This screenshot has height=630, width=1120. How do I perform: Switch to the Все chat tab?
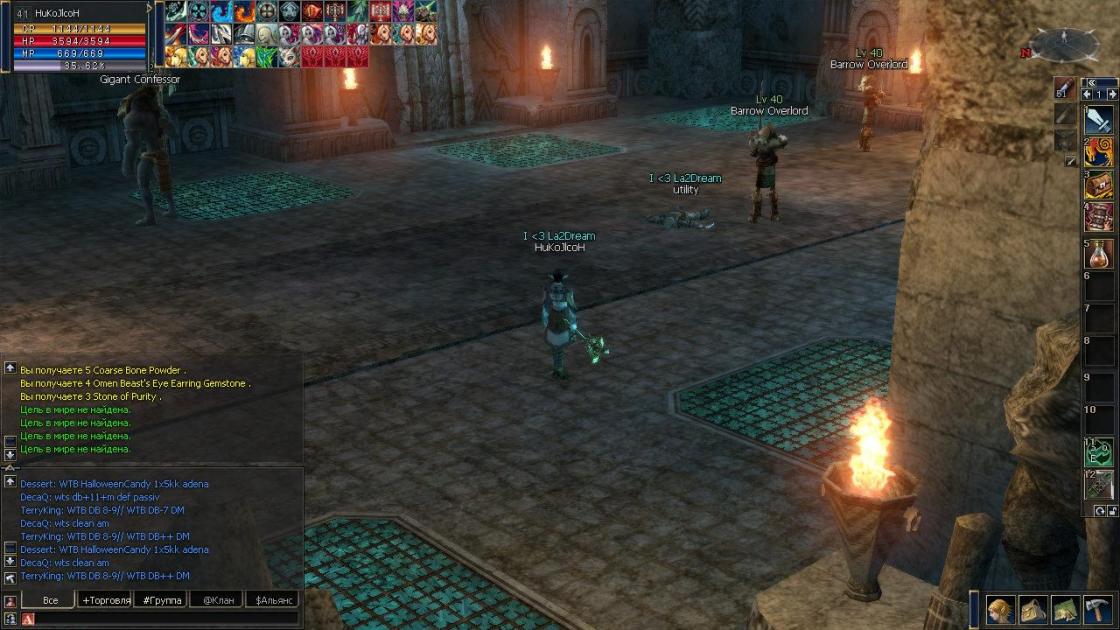click(52, 600)
